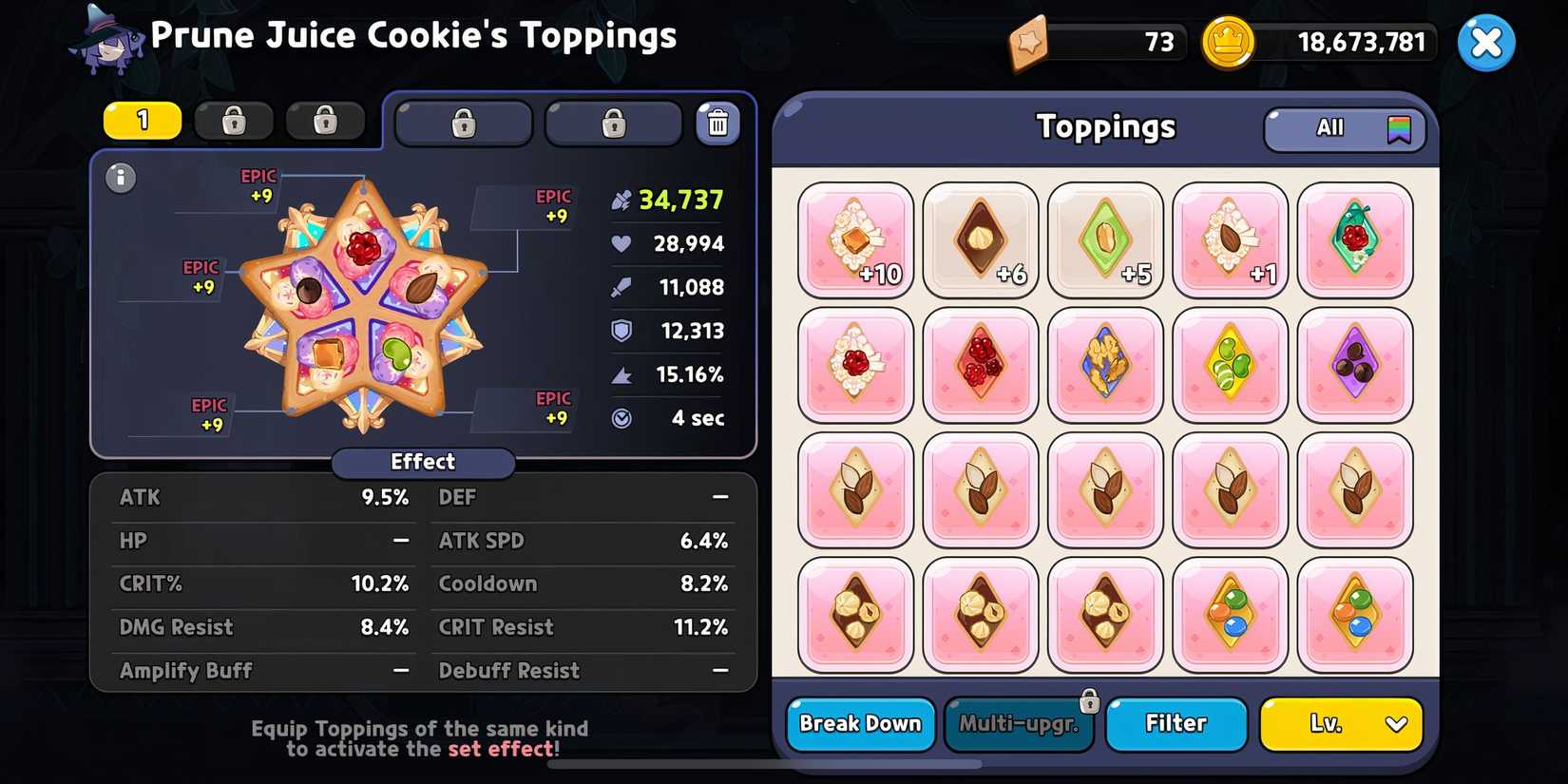Click the locked Multi-upgr. control

(x=1019, y=724)
